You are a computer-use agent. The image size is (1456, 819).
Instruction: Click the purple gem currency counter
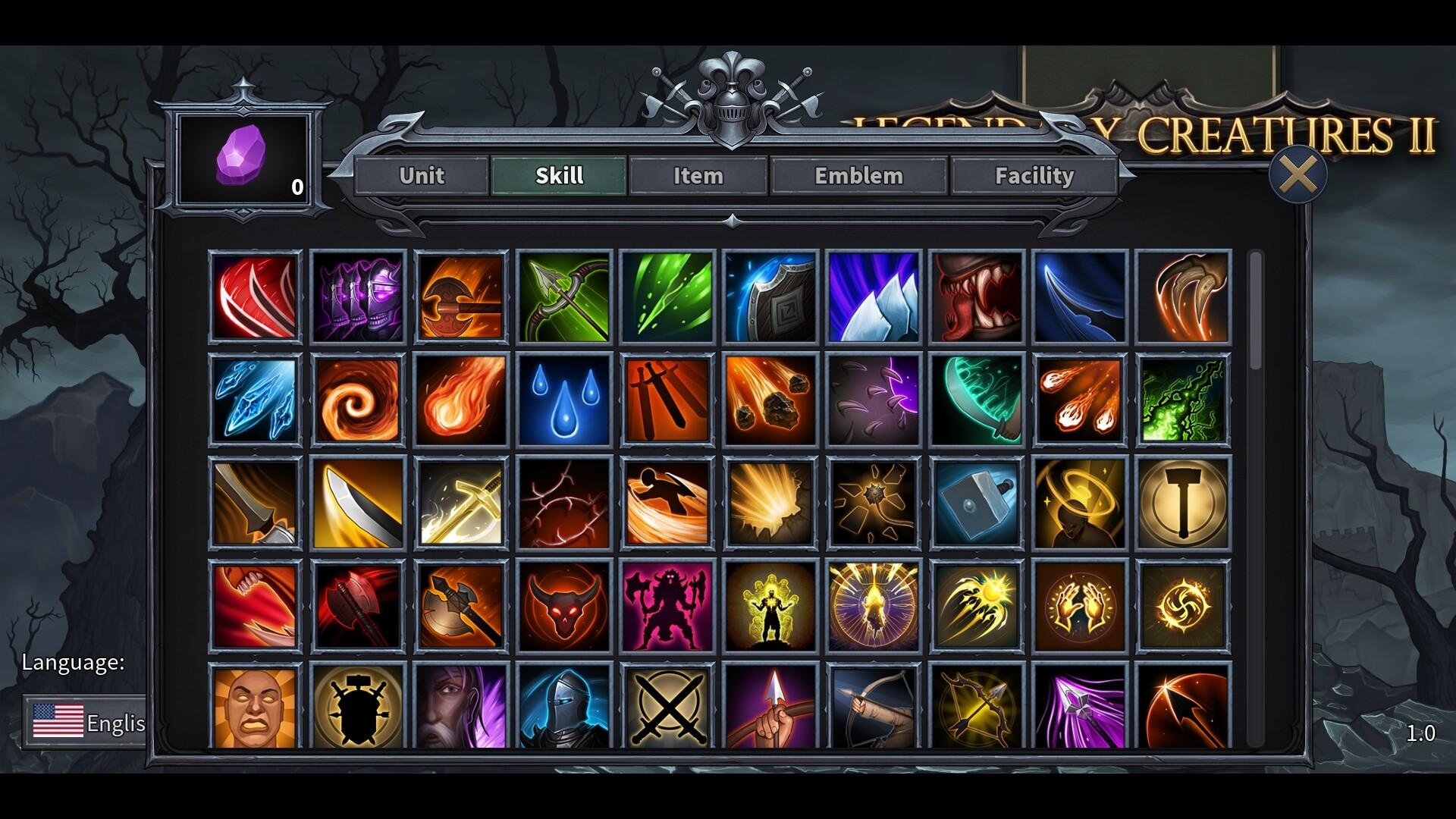243,159
